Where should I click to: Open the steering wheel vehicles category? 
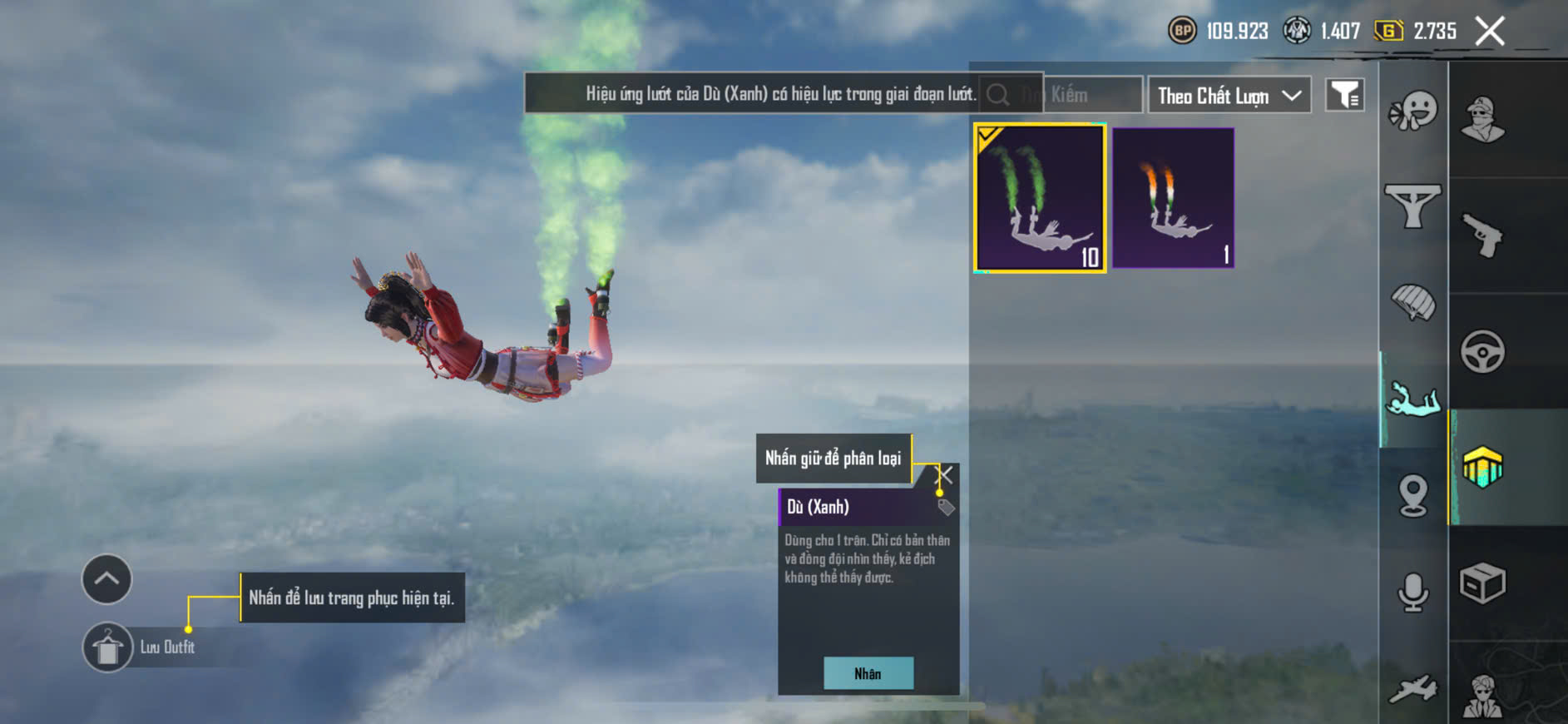[x=1482, y=352]
